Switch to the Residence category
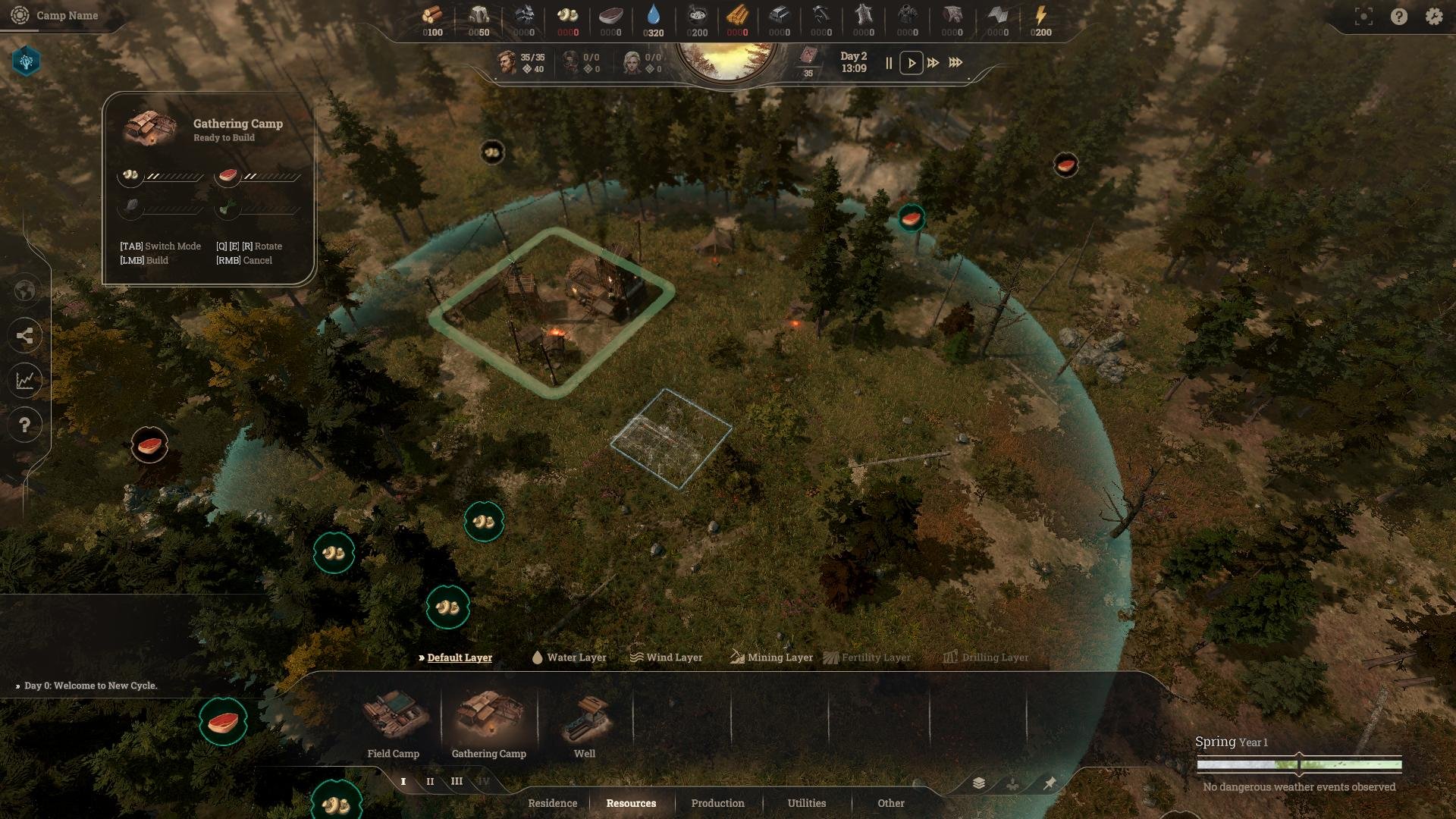The width and height of the screenshot is (1456, 819). [552, 803]
